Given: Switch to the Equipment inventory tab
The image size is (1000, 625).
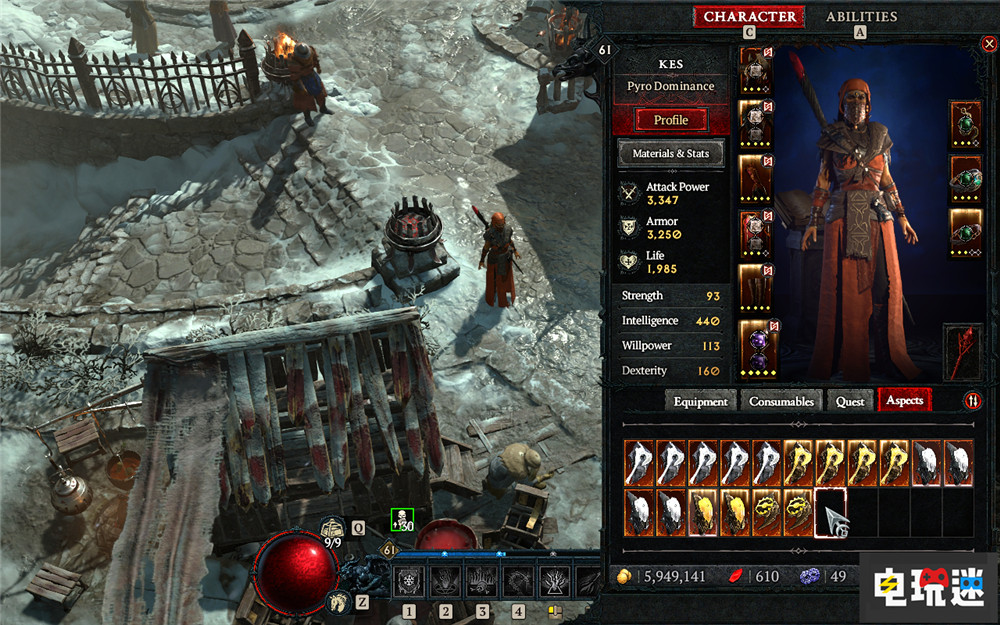Looking at the screenshot, I should [700, 401].
